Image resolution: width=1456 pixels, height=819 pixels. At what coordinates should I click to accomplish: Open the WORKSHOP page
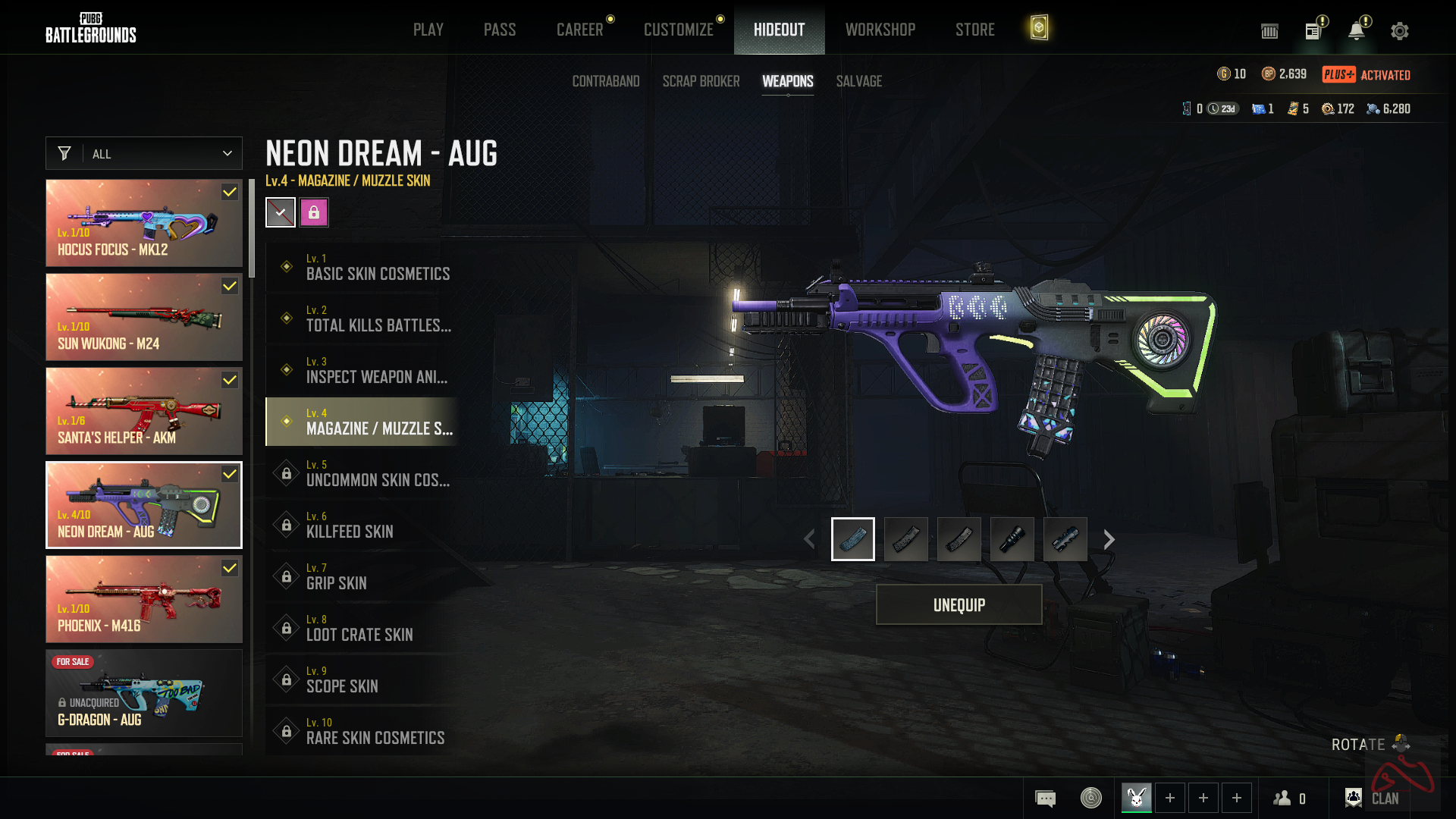(x=880, y=30)
